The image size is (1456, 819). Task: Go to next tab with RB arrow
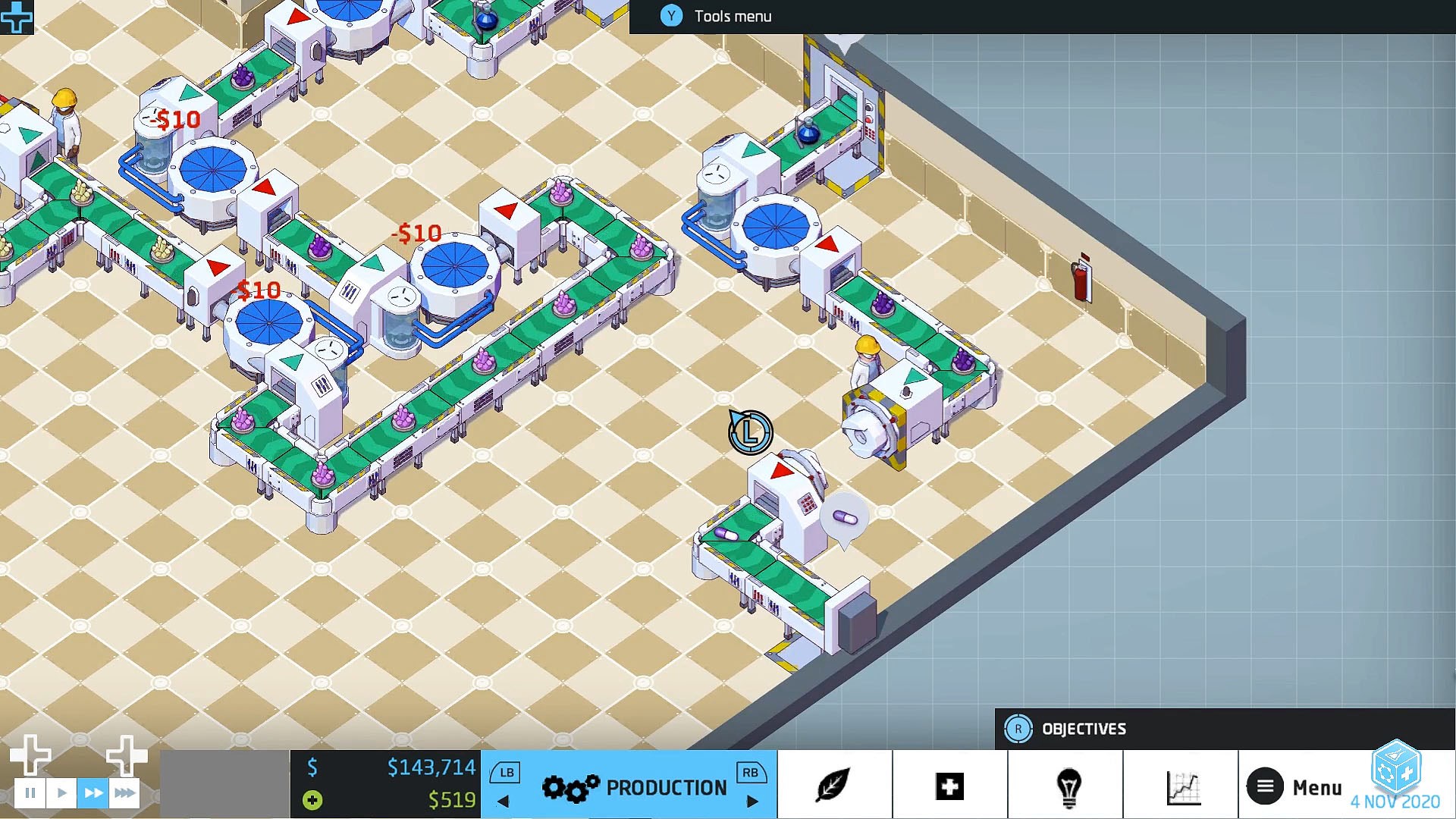point(753,800)
